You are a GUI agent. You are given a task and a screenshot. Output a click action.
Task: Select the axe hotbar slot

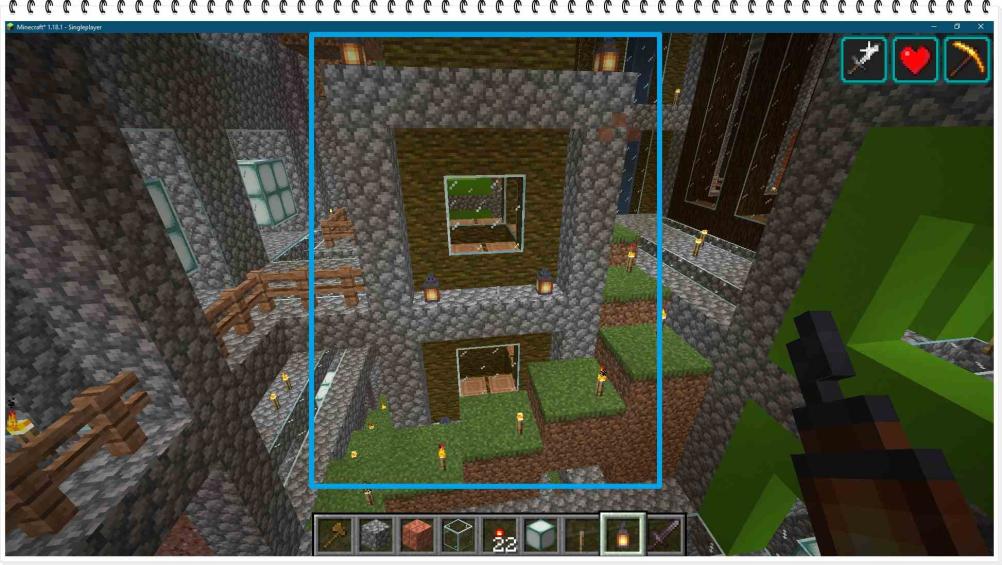point(335,536)
